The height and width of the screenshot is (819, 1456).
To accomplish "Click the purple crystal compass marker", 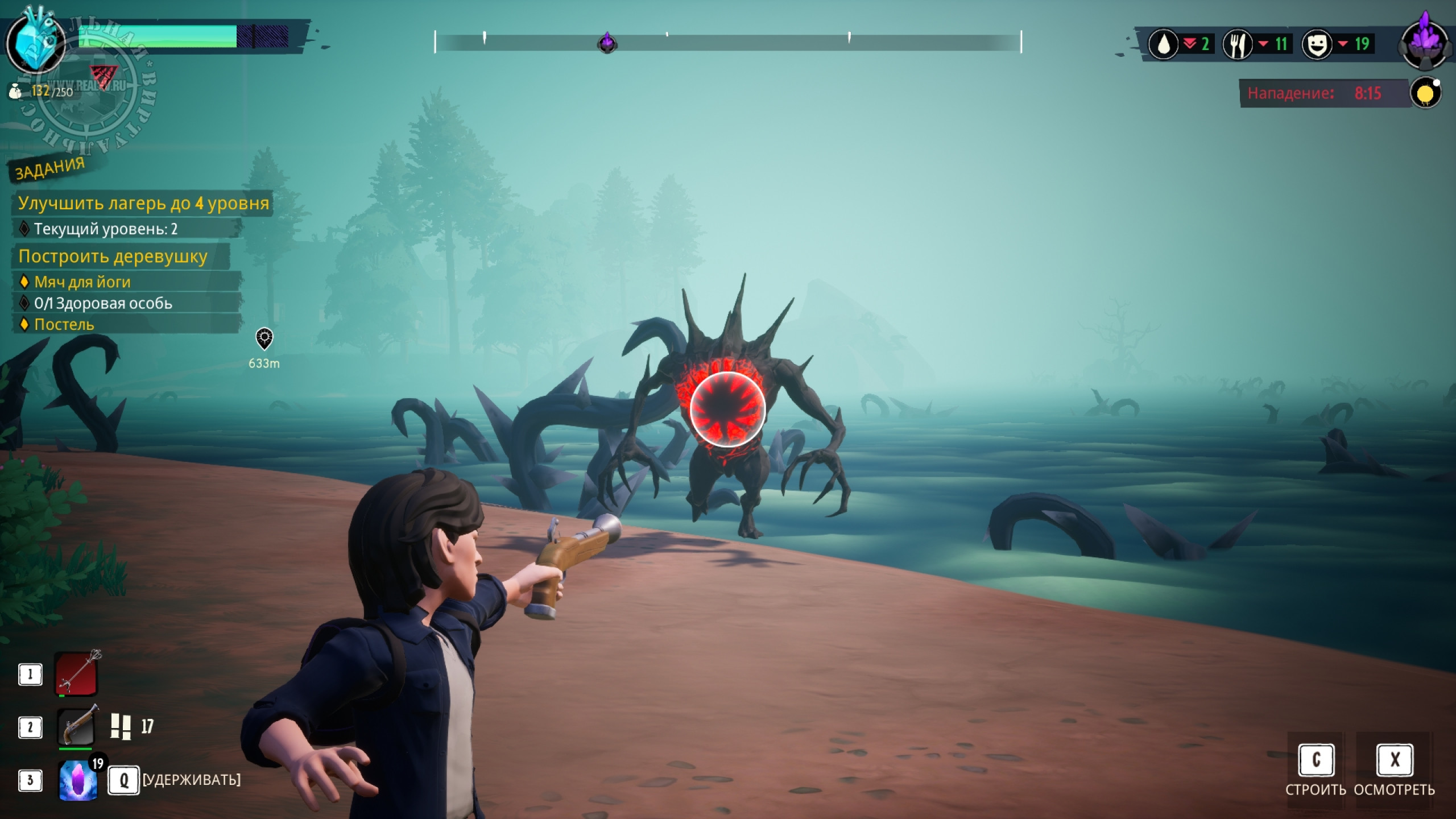I will 607,43.
